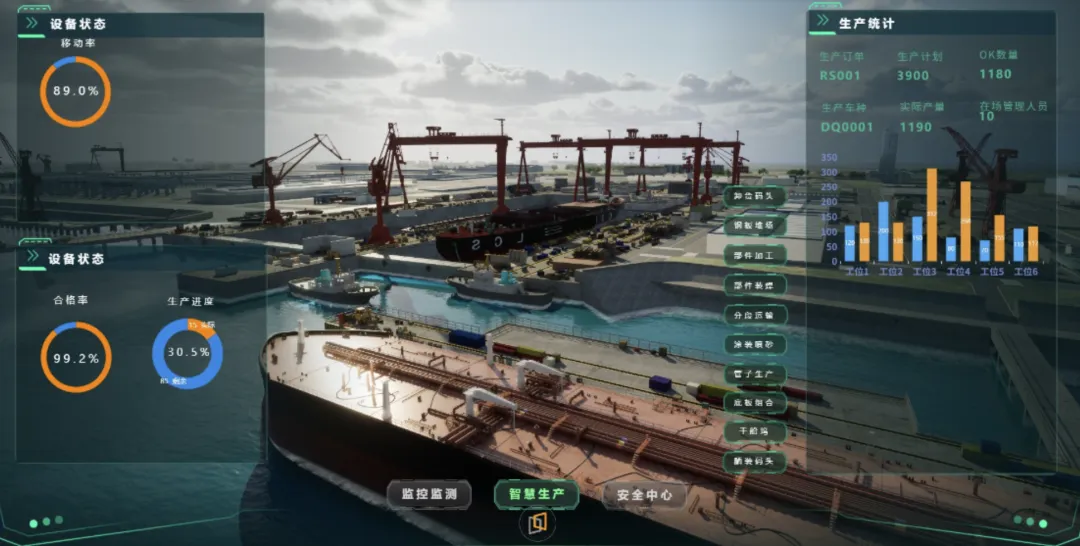Open the 涂装喷砂 area
Screen dimensions: 1080x546
click(754, 344)
